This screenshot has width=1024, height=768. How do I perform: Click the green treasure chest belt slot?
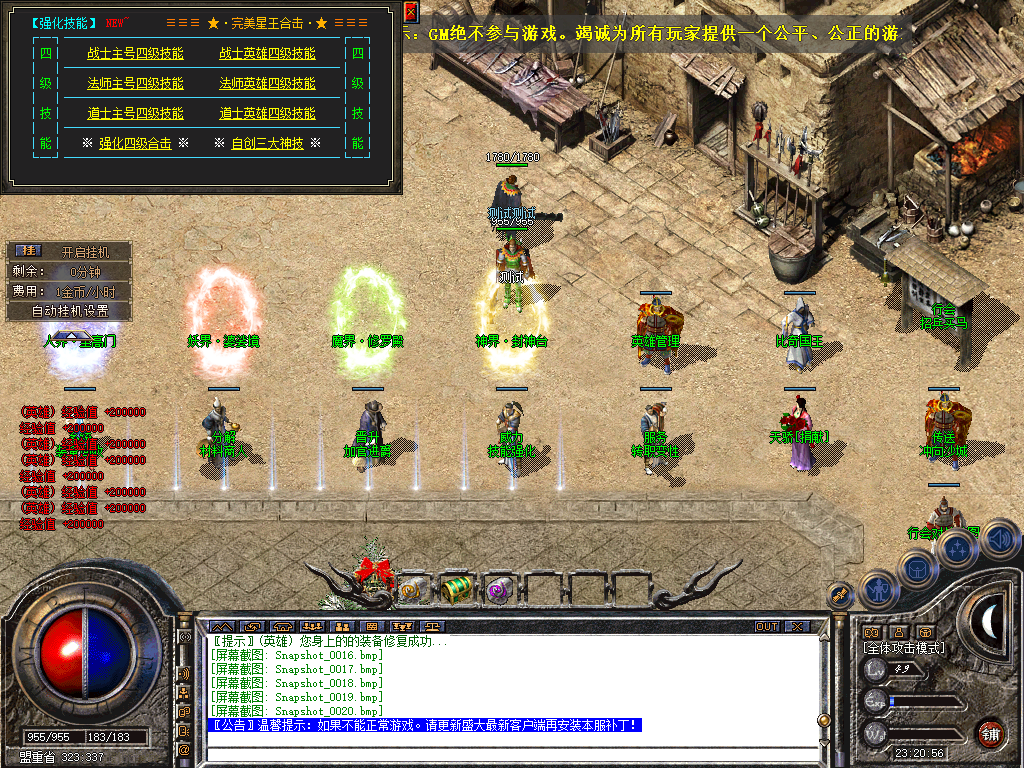456,589
